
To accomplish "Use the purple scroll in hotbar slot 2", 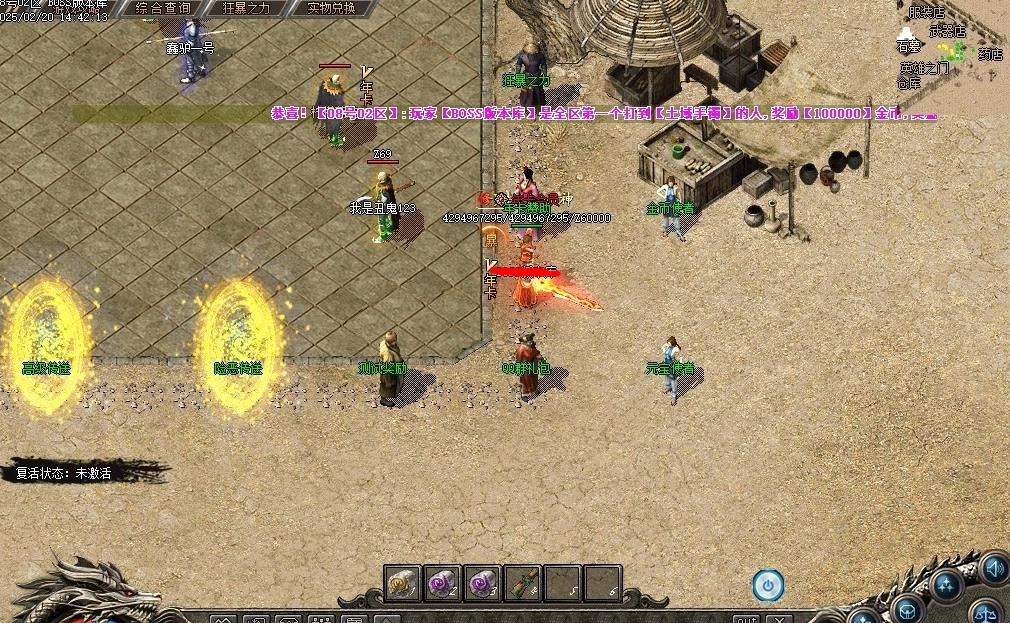I will 444,583.
